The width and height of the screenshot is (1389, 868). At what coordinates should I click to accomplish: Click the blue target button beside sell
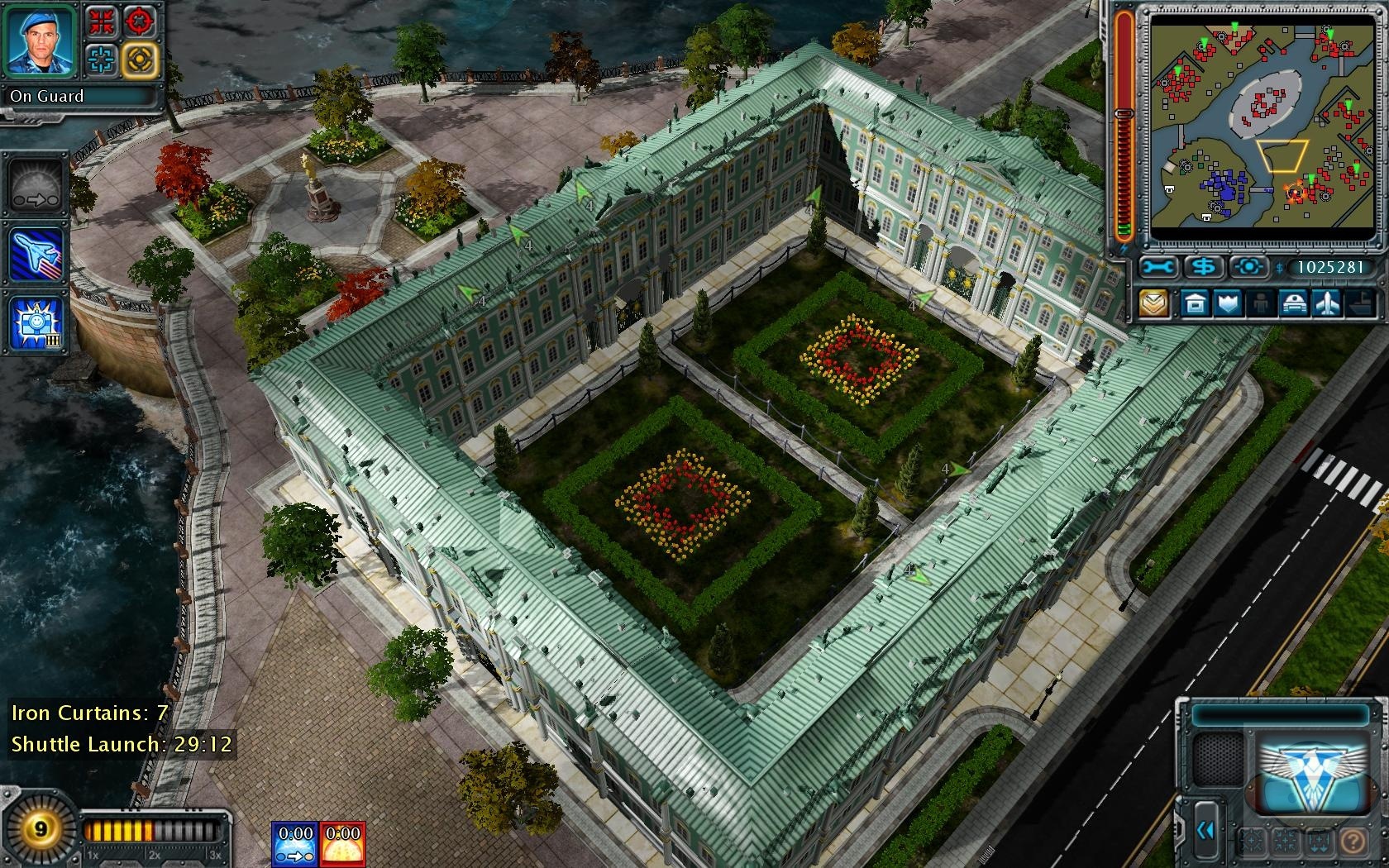[x=1249, y=267]
